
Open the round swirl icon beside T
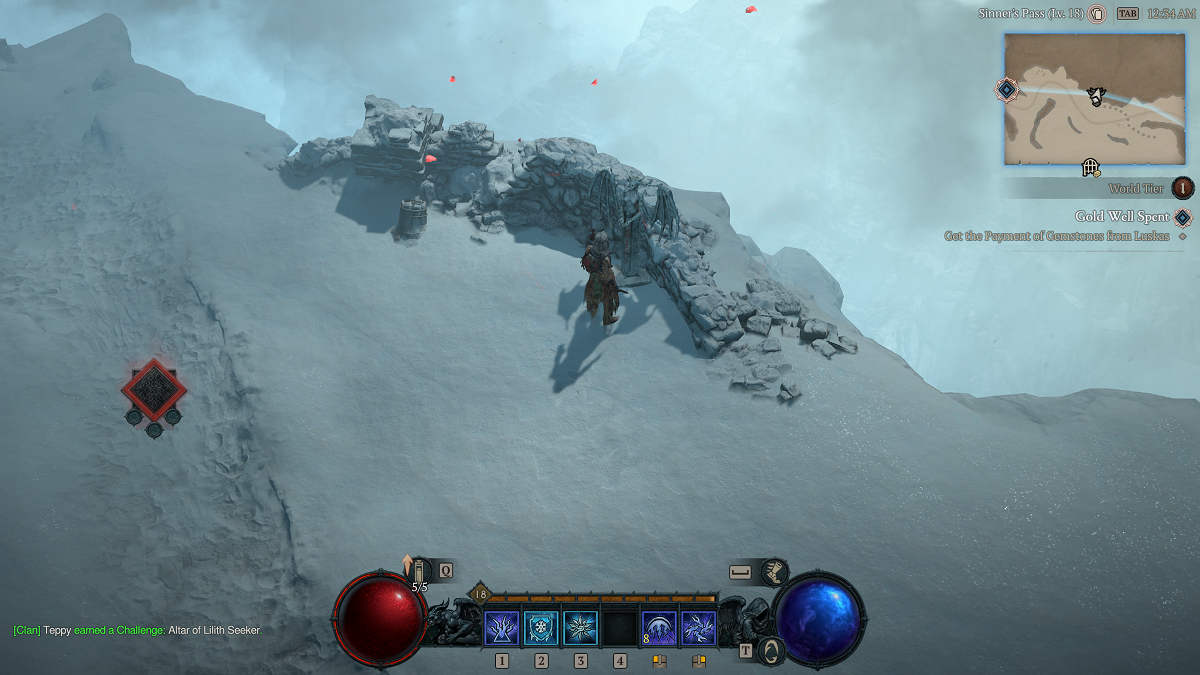771,650
